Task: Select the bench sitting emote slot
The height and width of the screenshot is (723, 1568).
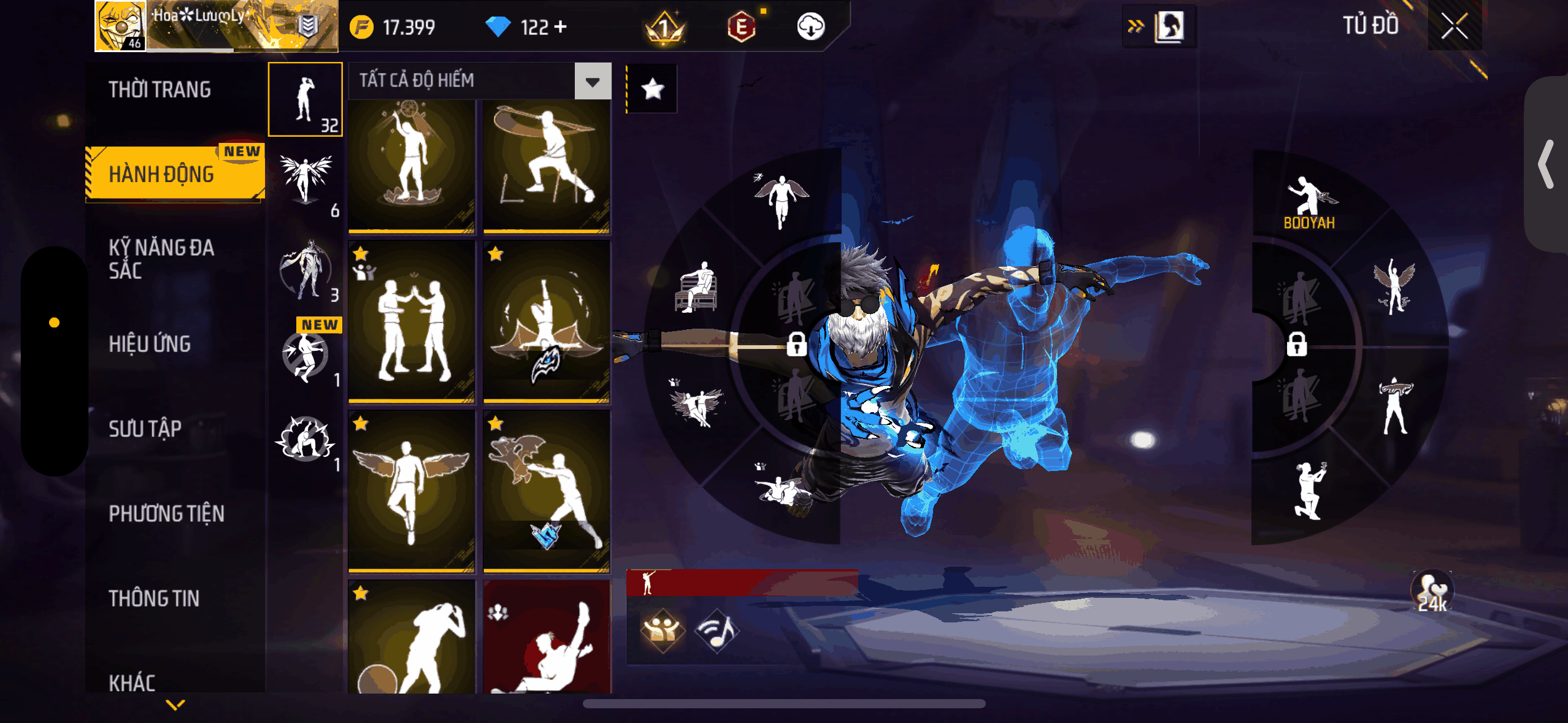Action: click(697, 287)
